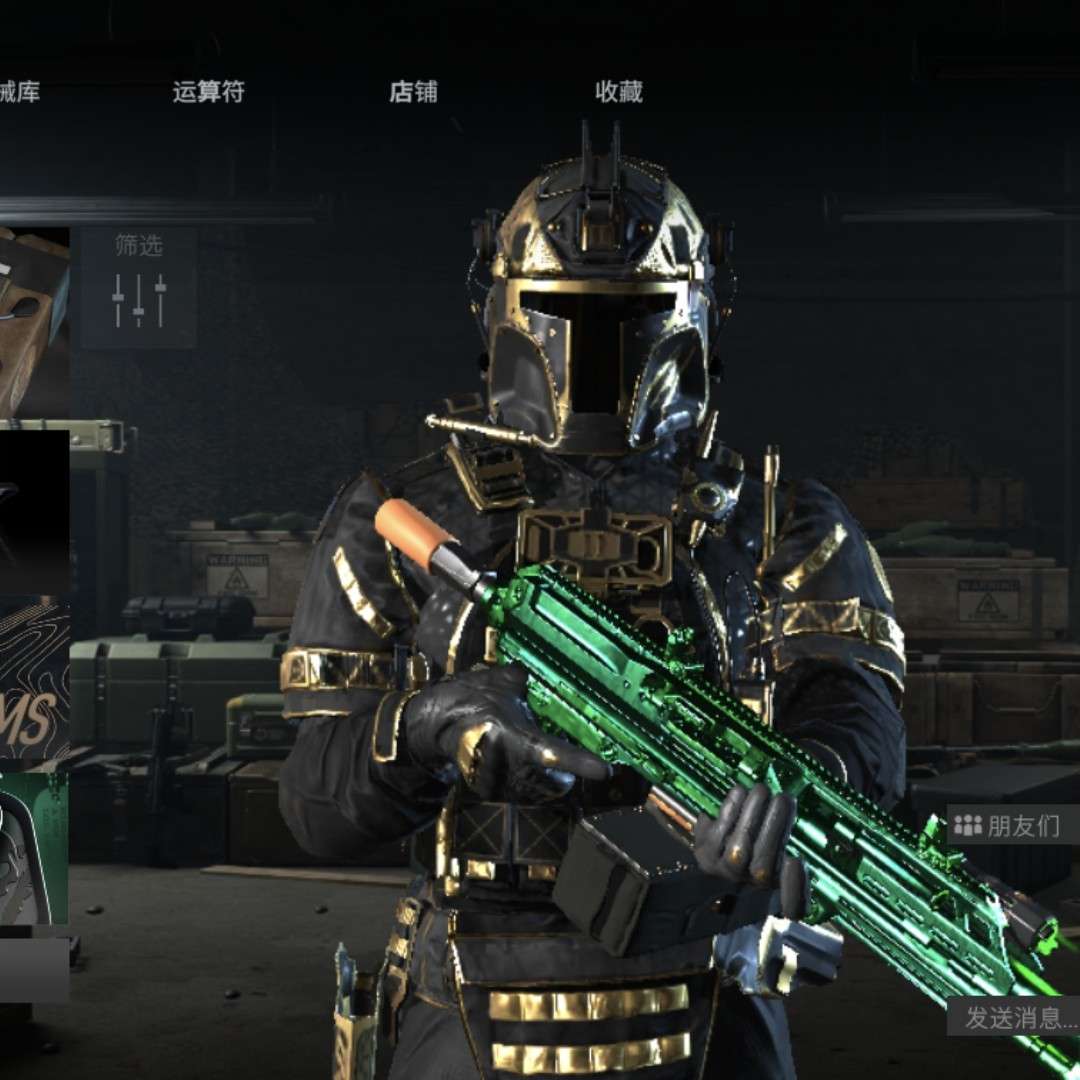Select the green item thumbnail
This screenshot has height=1080, width=1080.
(x=34, y=848)
